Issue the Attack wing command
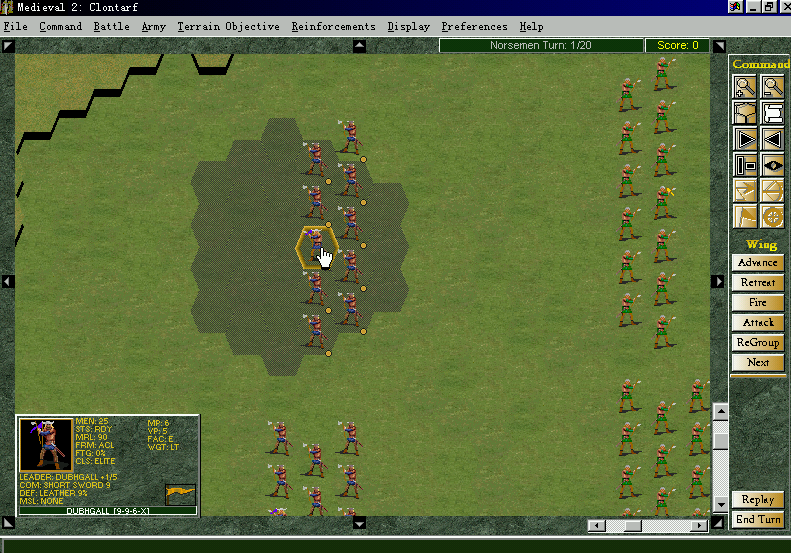Screen dimensions: 791x553 click(x=758, y=323)
